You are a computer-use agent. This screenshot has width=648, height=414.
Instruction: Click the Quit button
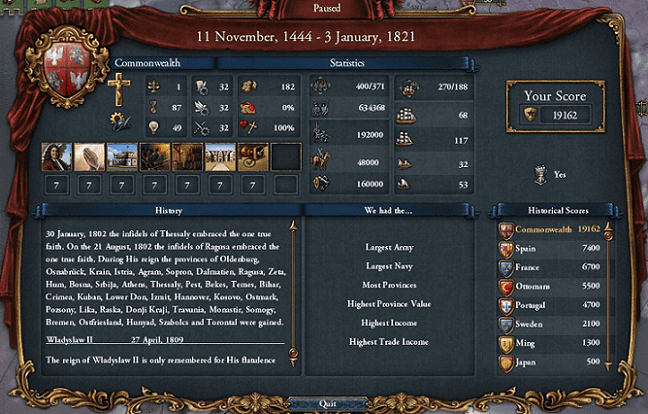pos(324,403)
